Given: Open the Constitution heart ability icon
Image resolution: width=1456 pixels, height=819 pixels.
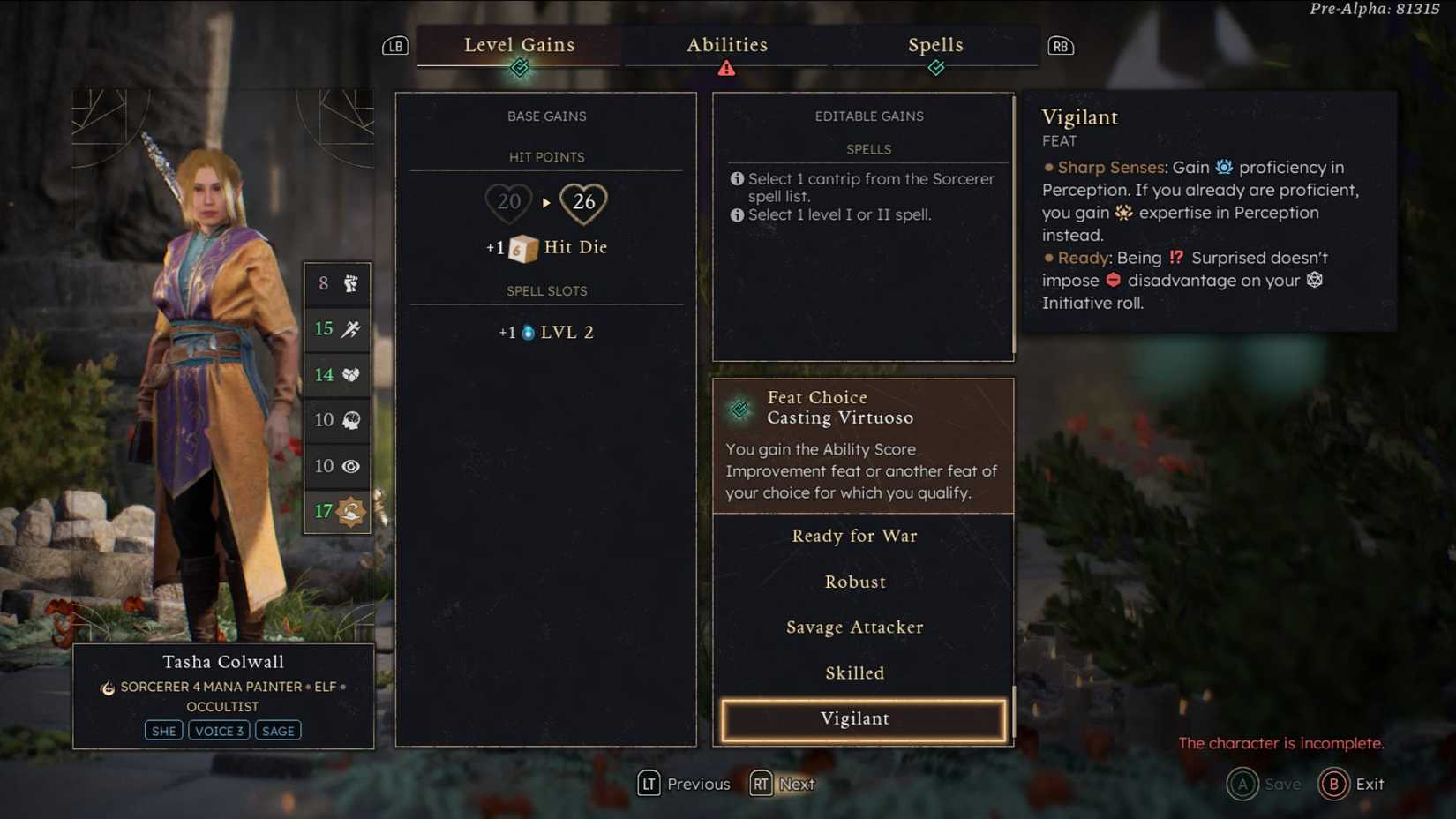Looking at the screenshot, I should coord(350,374).
